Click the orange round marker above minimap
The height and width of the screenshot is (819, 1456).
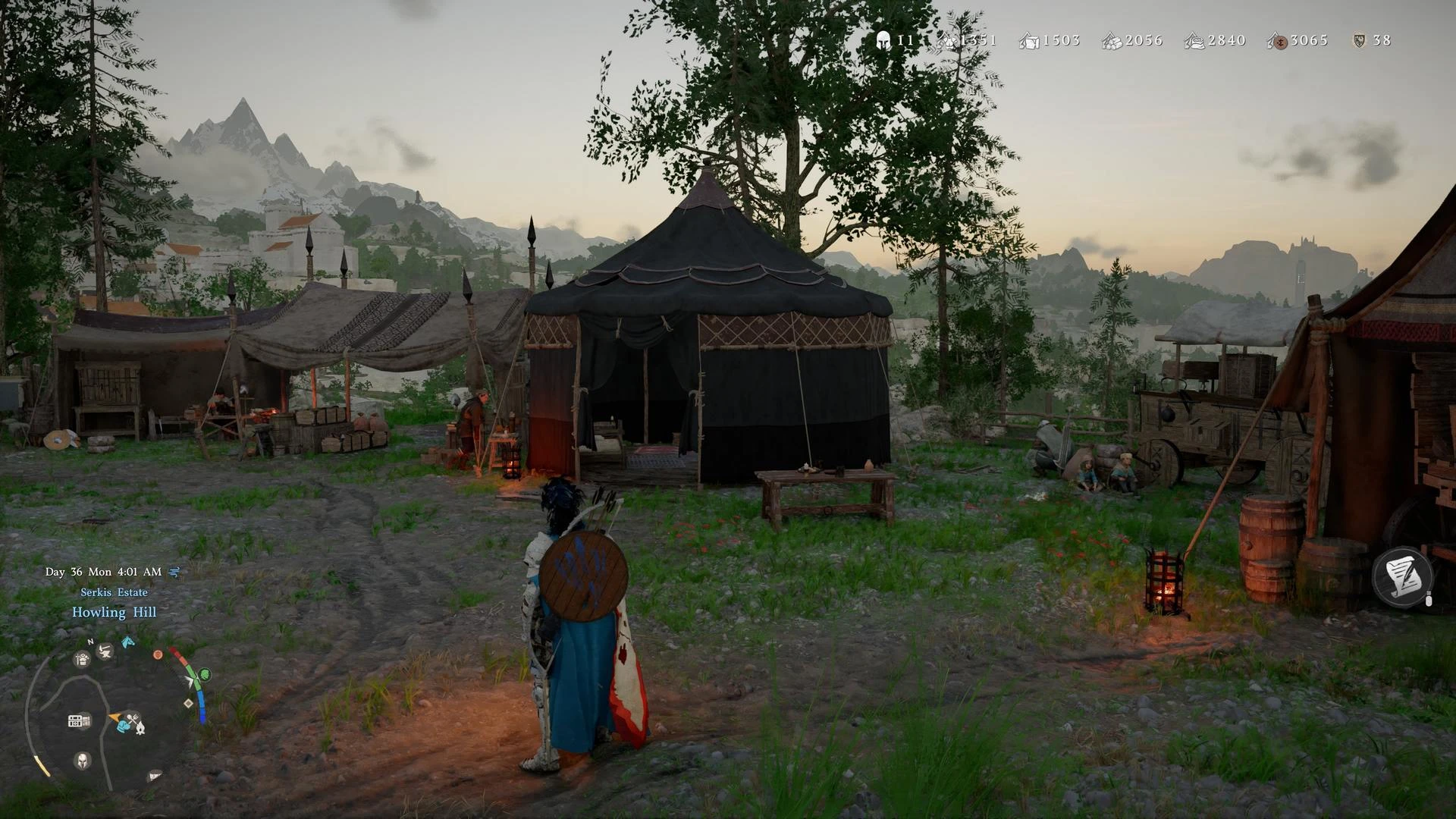pyautogui.click(x=158, y=654)
